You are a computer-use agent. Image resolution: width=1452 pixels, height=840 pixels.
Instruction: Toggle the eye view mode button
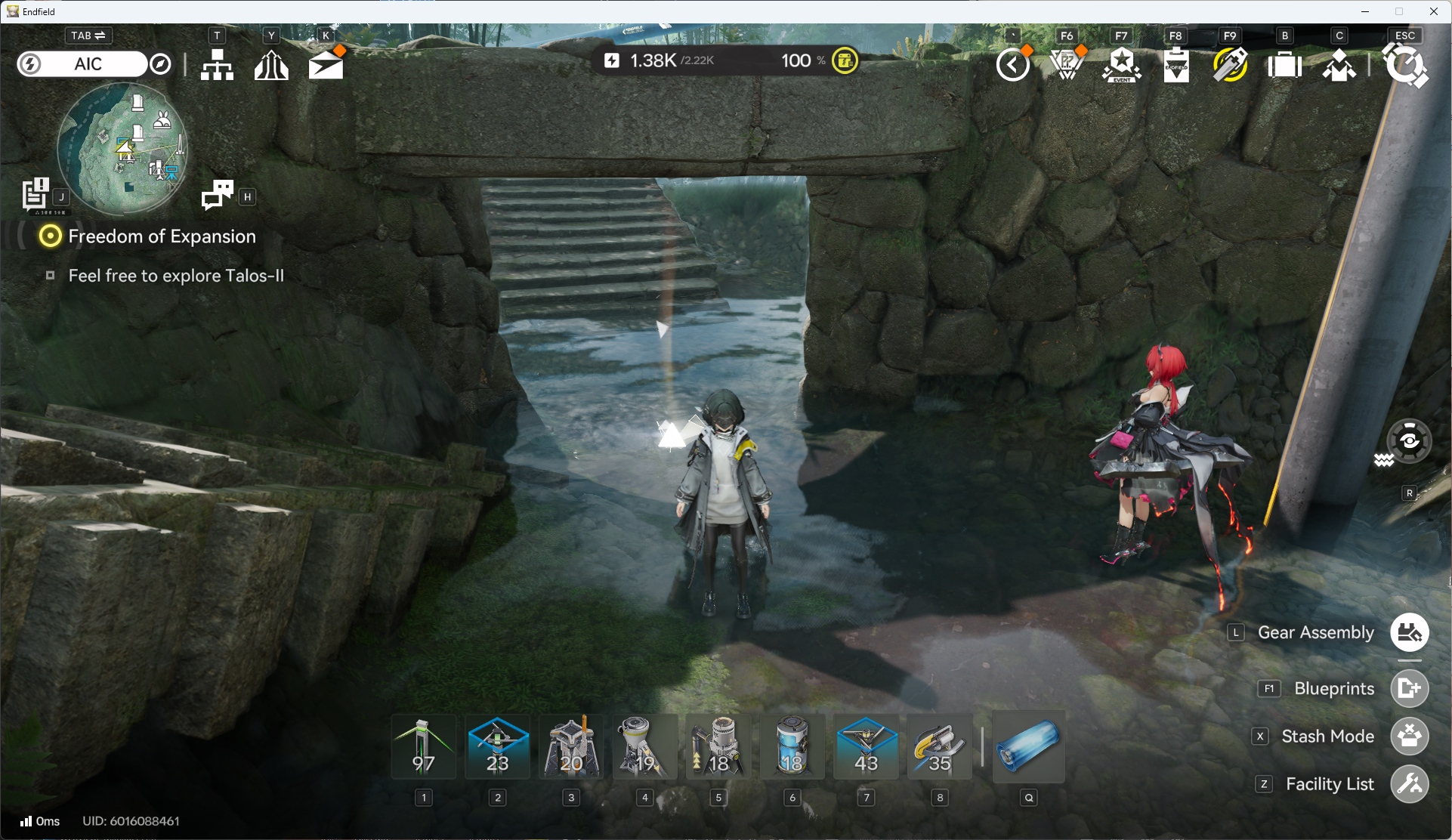pyautogui.click(x=1409, y=440)
